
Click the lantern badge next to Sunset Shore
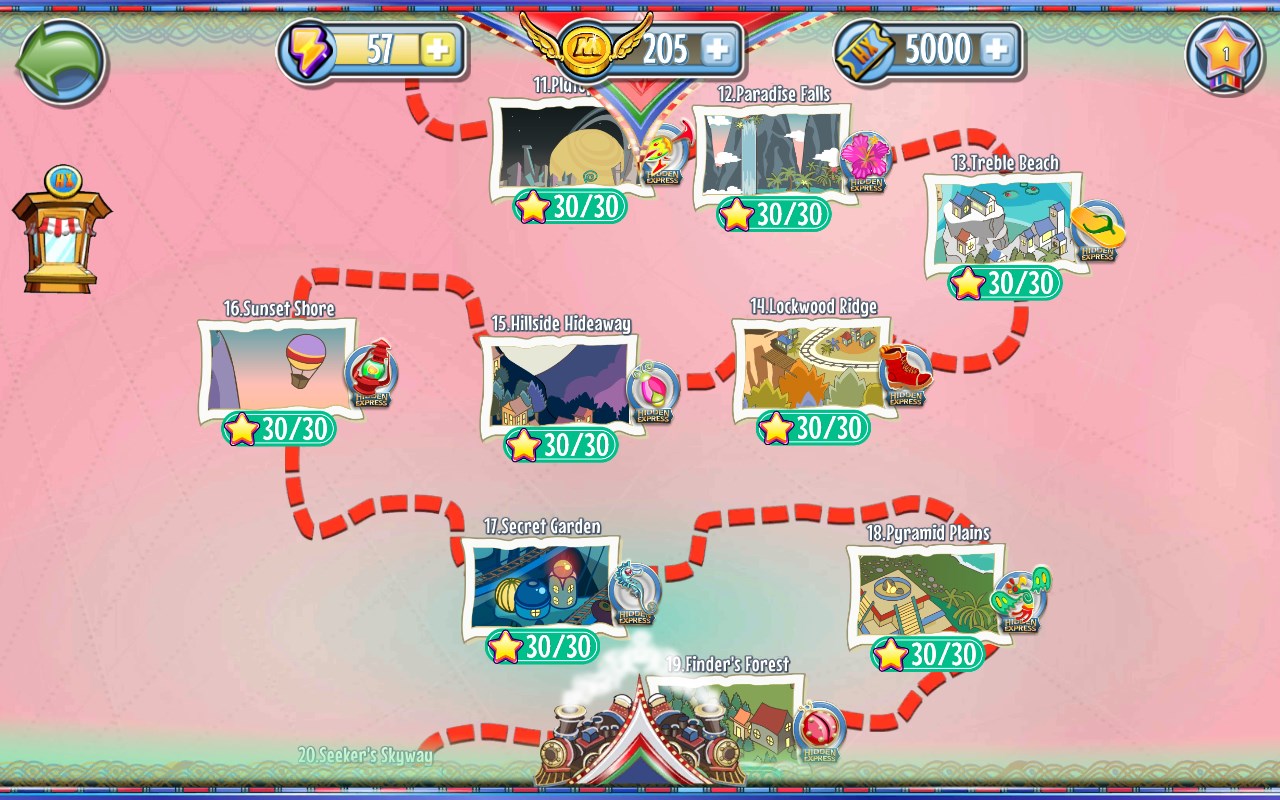click(373, 371)
